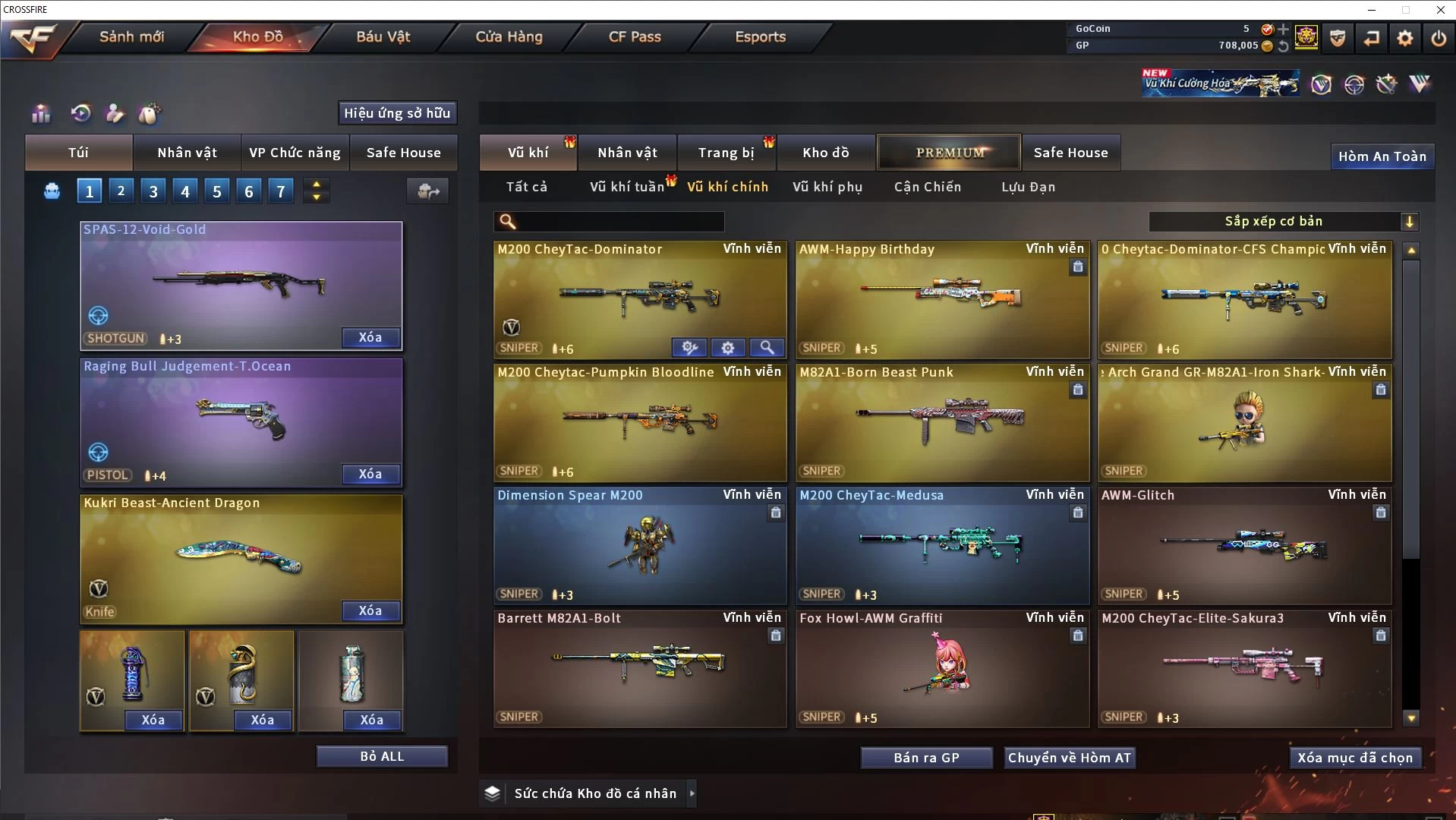This screenshot has height=820, width=1456.
Task: Select the Vũ khí phụ category
Action: click(x=827, y=187)
